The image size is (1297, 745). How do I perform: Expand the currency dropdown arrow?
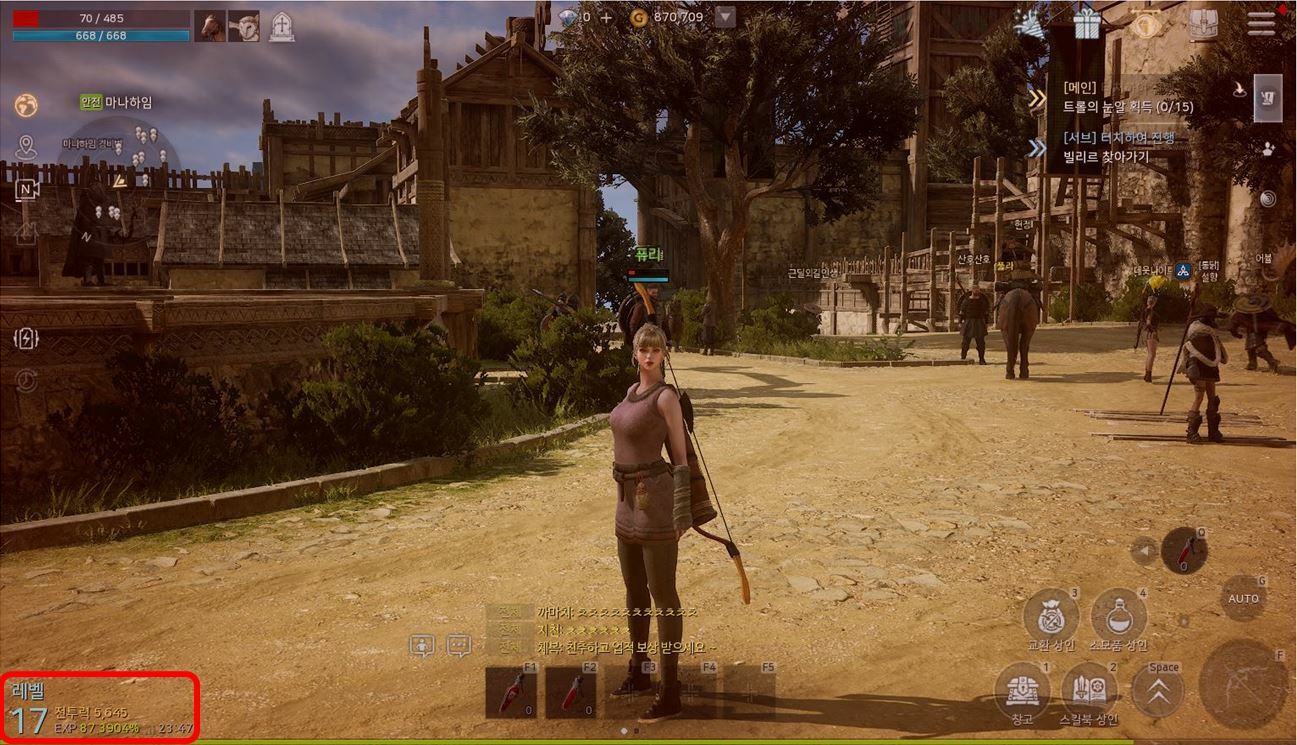(725, 17)
